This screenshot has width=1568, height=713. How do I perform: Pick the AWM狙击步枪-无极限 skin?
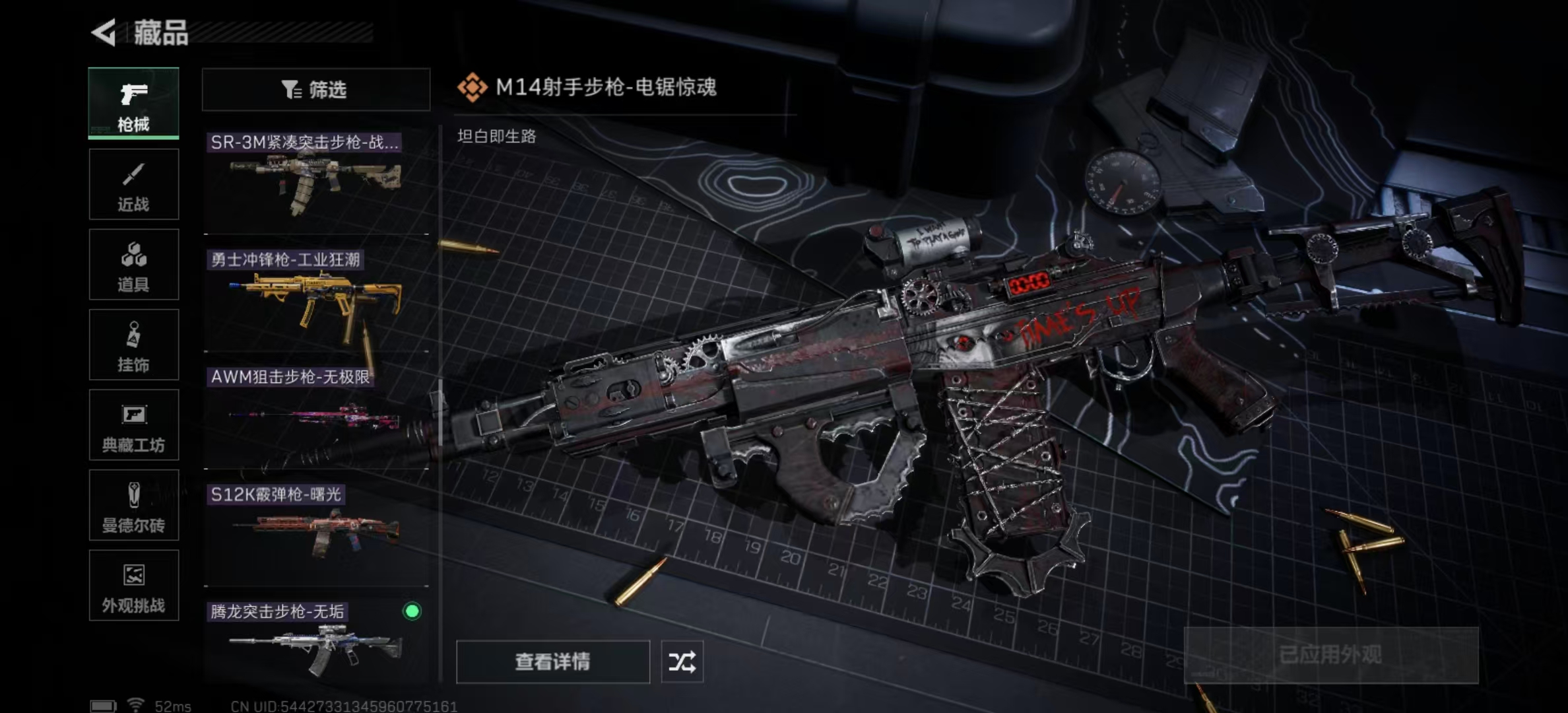tap(315, 416)
